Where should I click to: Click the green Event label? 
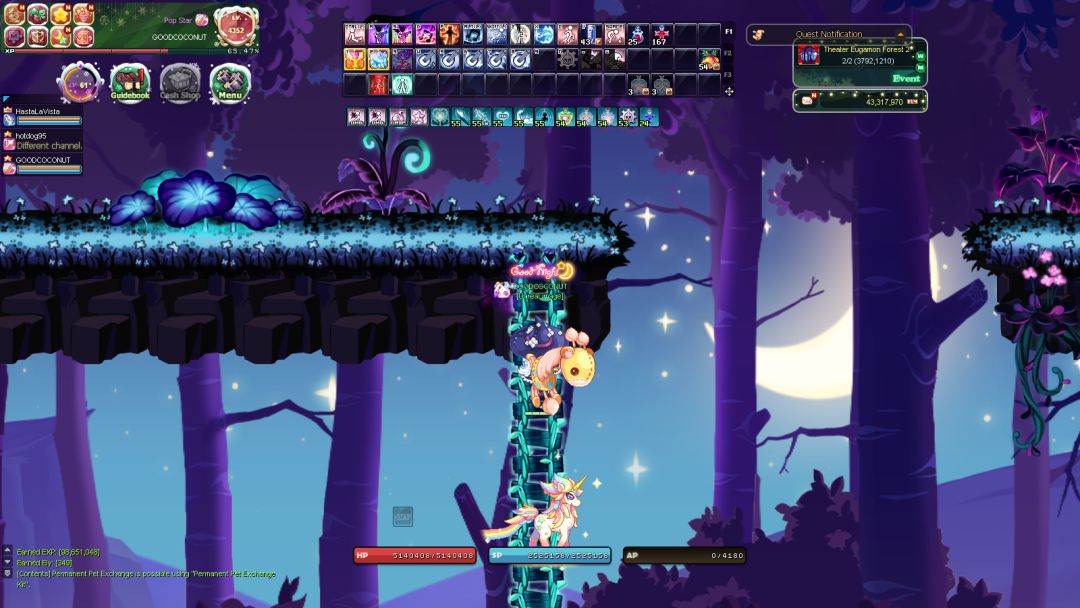point(906,78)
